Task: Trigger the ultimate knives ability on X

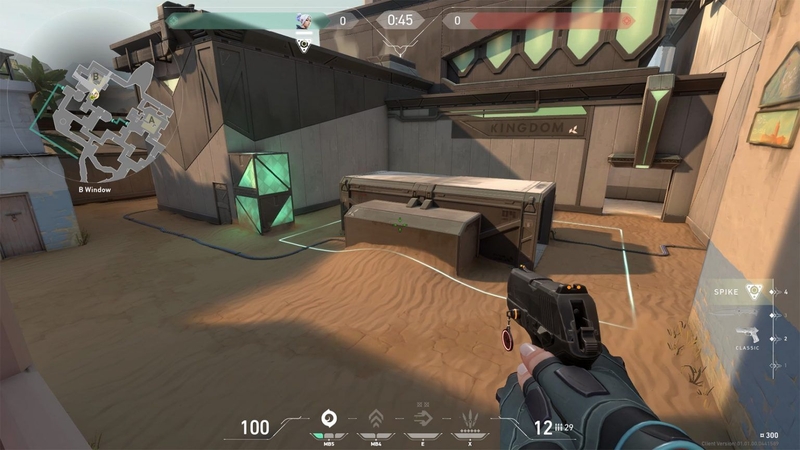Action: 470,419
